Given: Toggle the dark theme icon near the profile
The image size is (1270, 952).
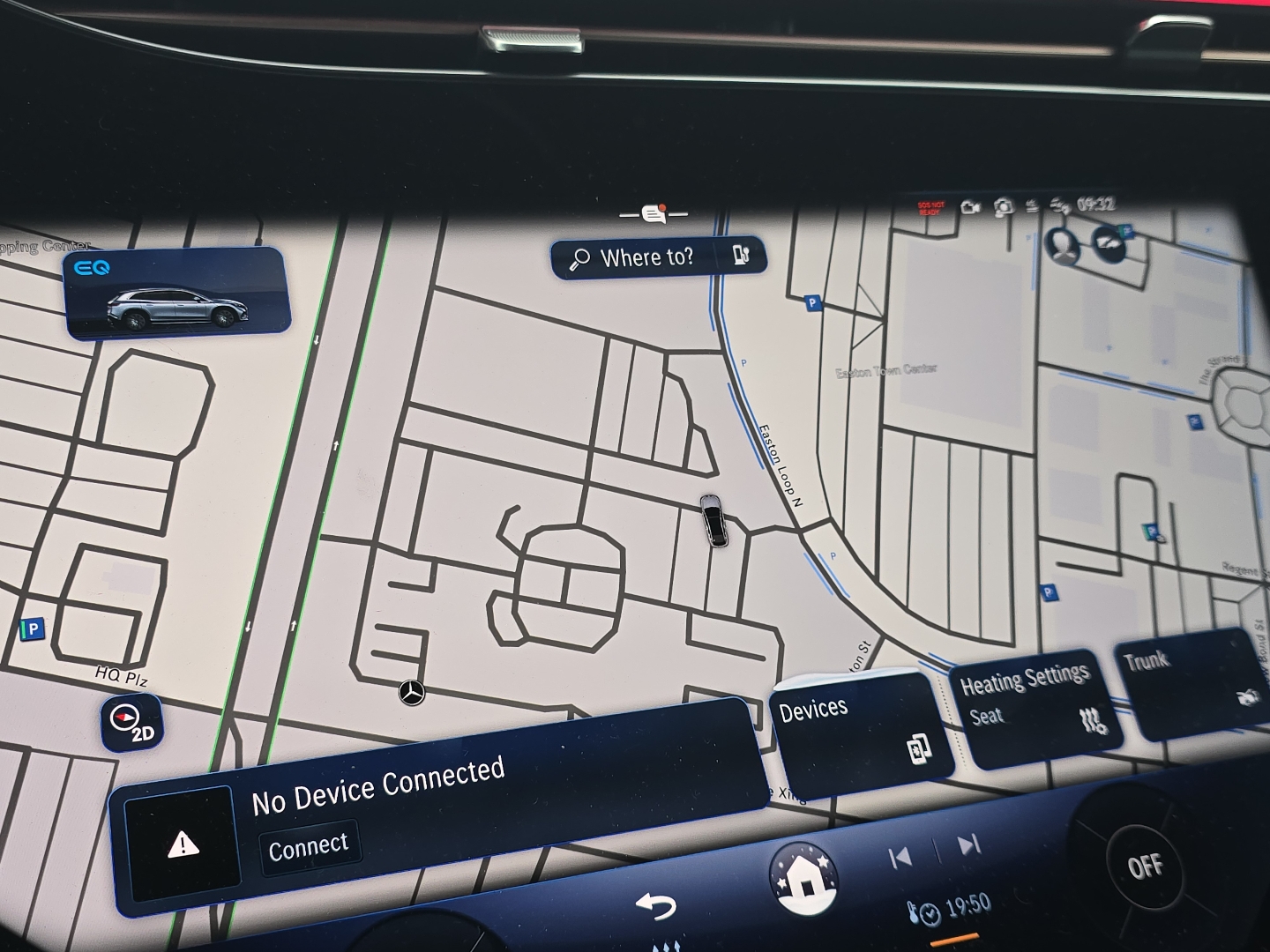Looking at the screenshot, I should (x=1107, y=244).
